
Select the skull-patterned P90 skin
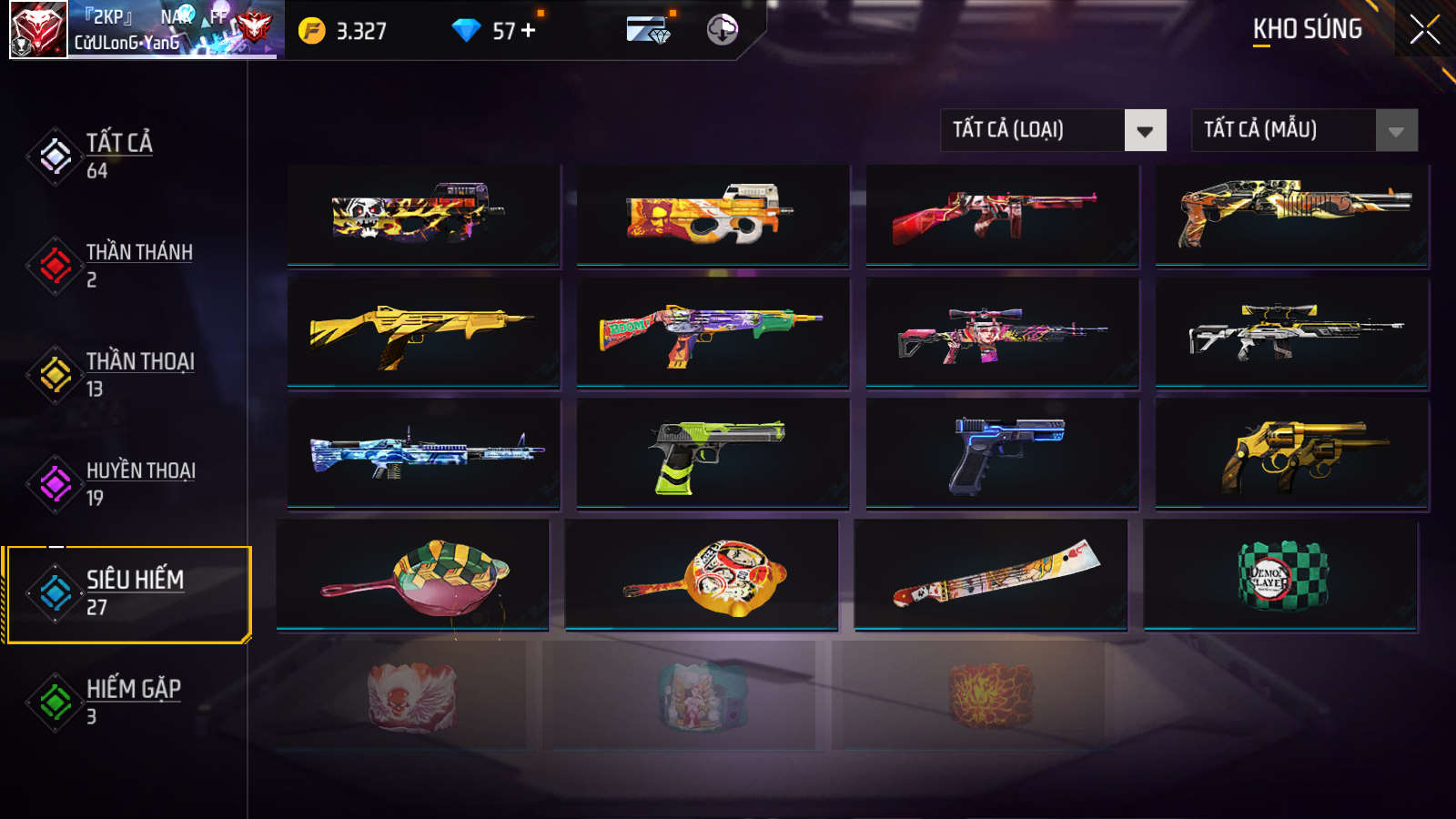[423, 216]
